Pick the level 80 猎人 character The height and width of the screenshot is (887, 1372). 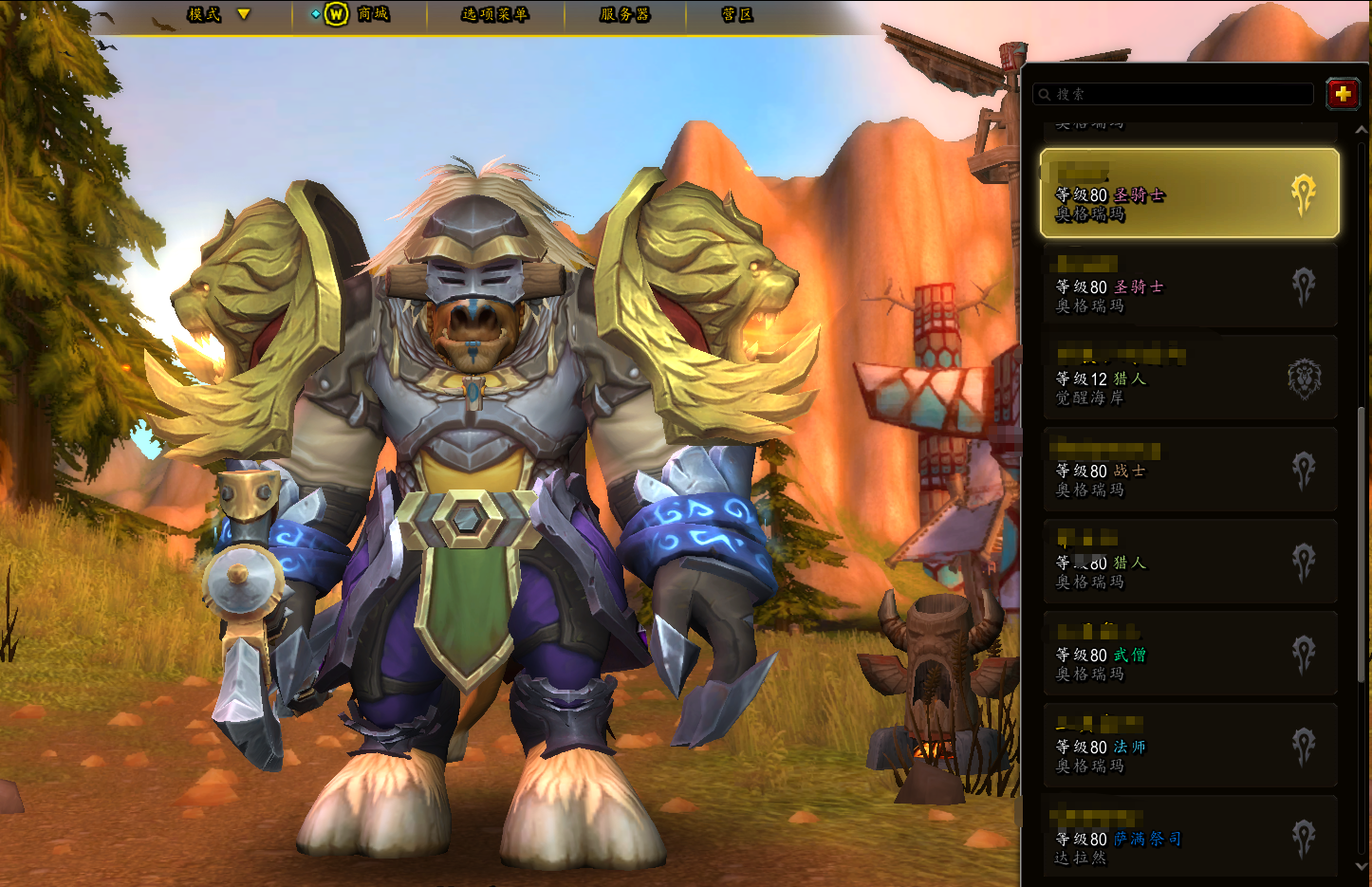[1189, 562]
